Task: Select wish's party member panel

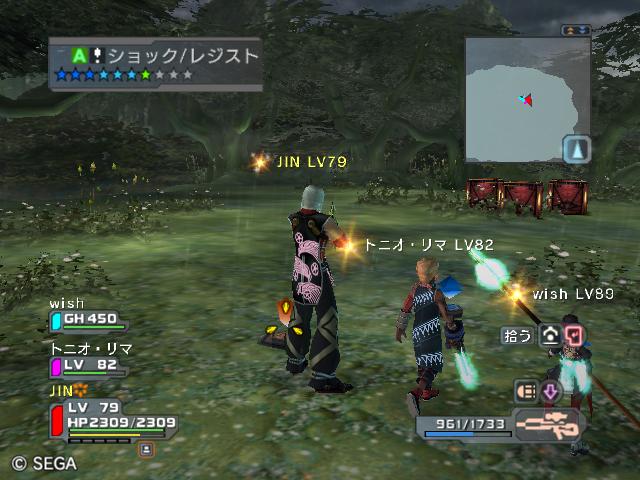Action: (x=89, y=316)
